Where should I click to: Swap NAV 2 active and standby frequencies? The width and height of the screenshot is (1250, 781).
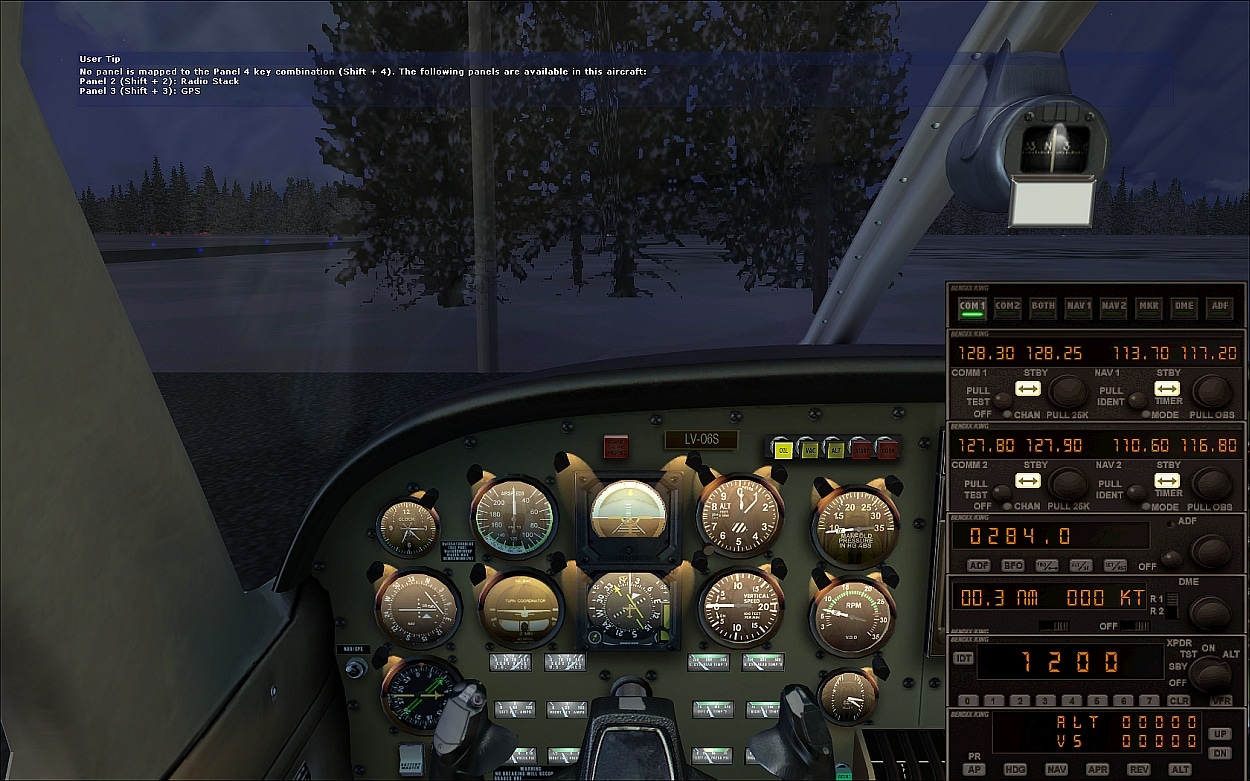[1167, 481]
